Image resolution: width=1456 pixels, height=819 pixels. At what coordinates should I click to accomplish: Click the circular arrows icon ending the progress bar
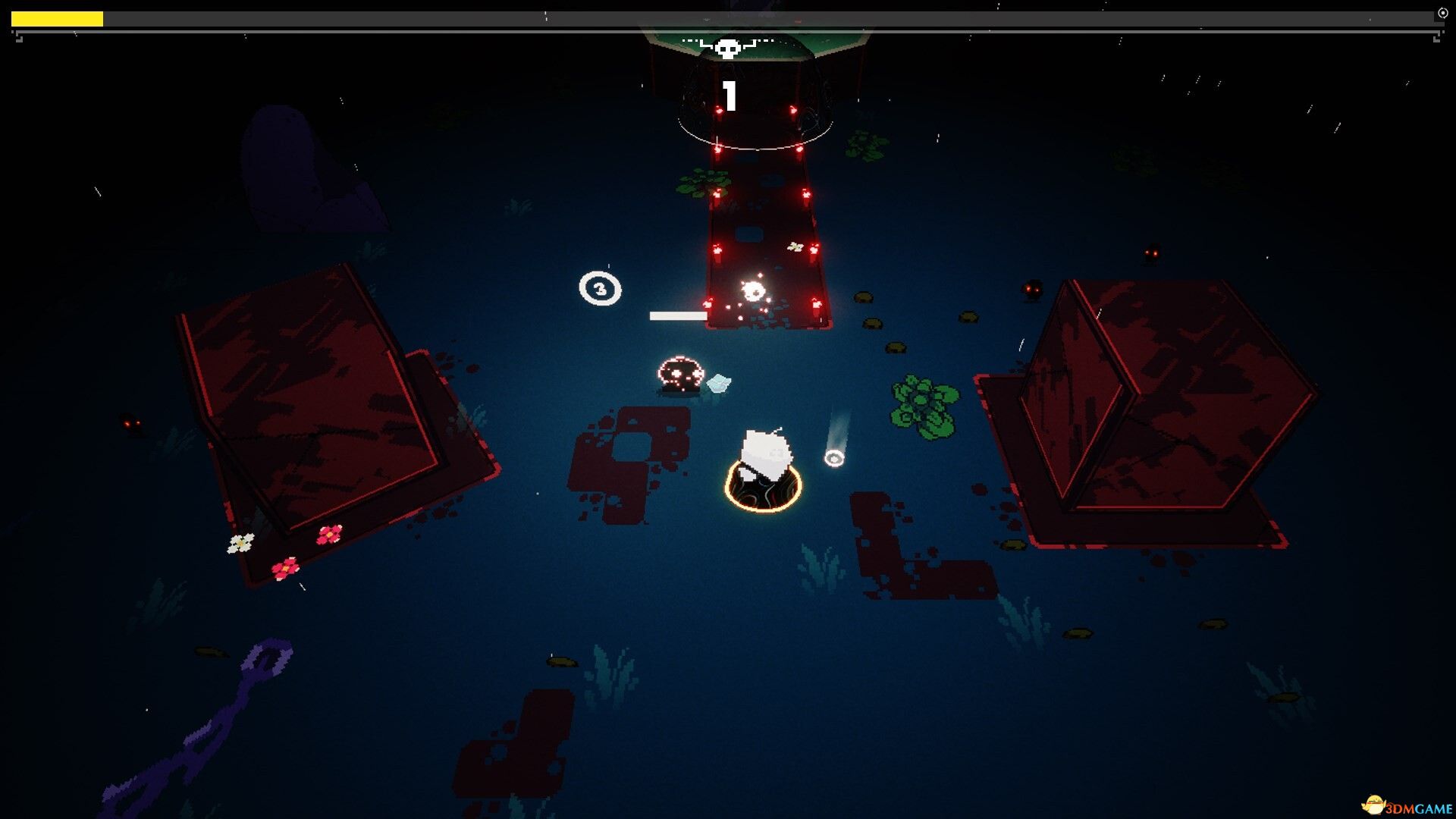pos(1442,14)
